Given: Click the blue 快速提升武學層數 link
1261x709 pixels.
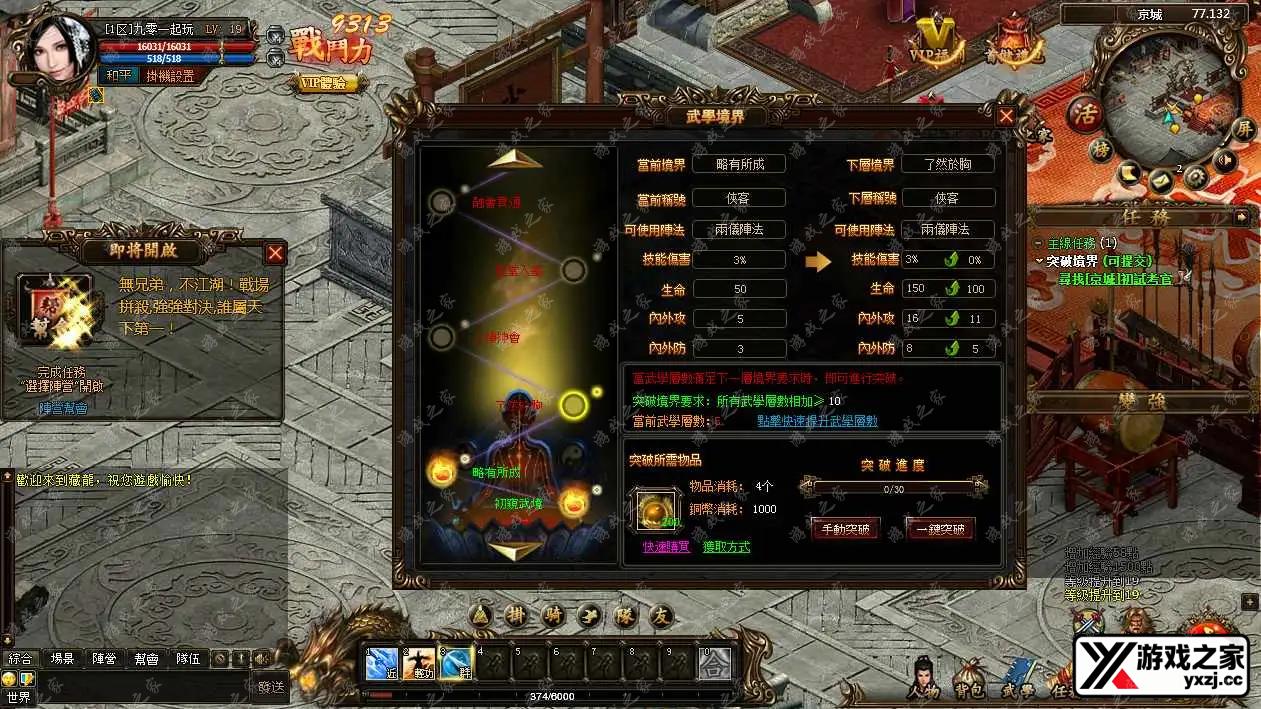Looking at the screenshot, I should [x=816, y=421].
